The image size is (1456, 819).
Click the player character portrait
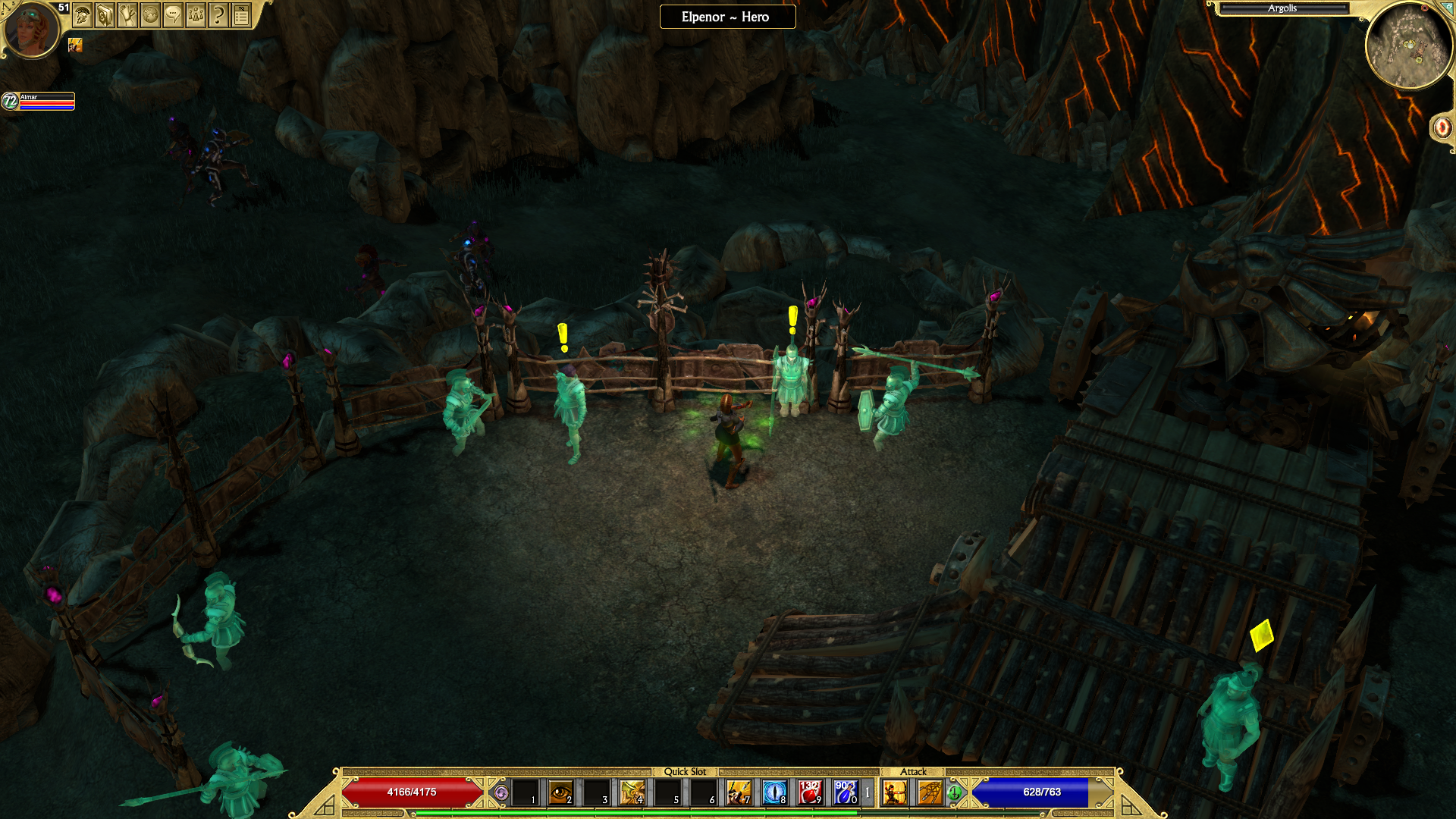point(31,30)
